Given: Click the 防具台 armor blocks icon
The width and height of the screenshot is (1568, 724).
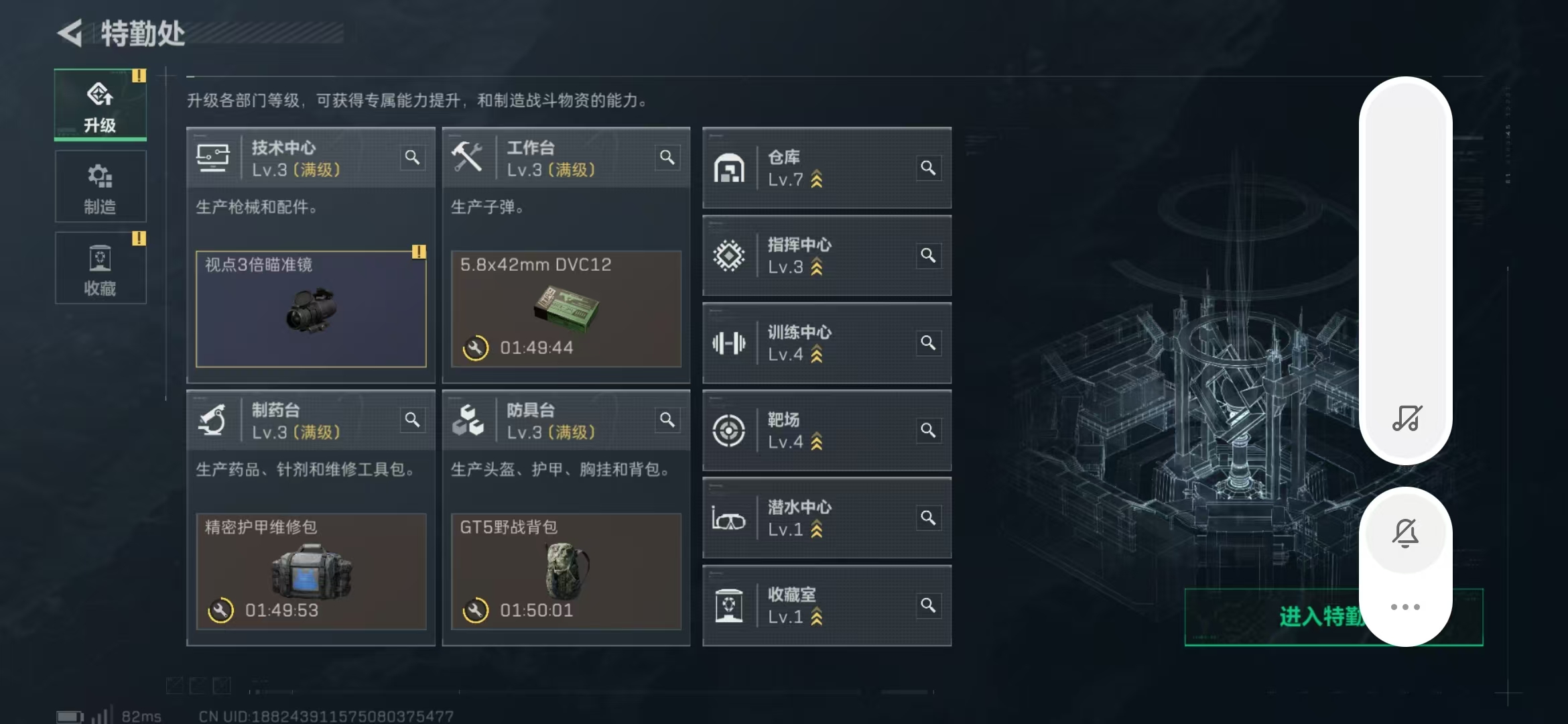Looking at the screenshot, I should (x=469, y=420).
